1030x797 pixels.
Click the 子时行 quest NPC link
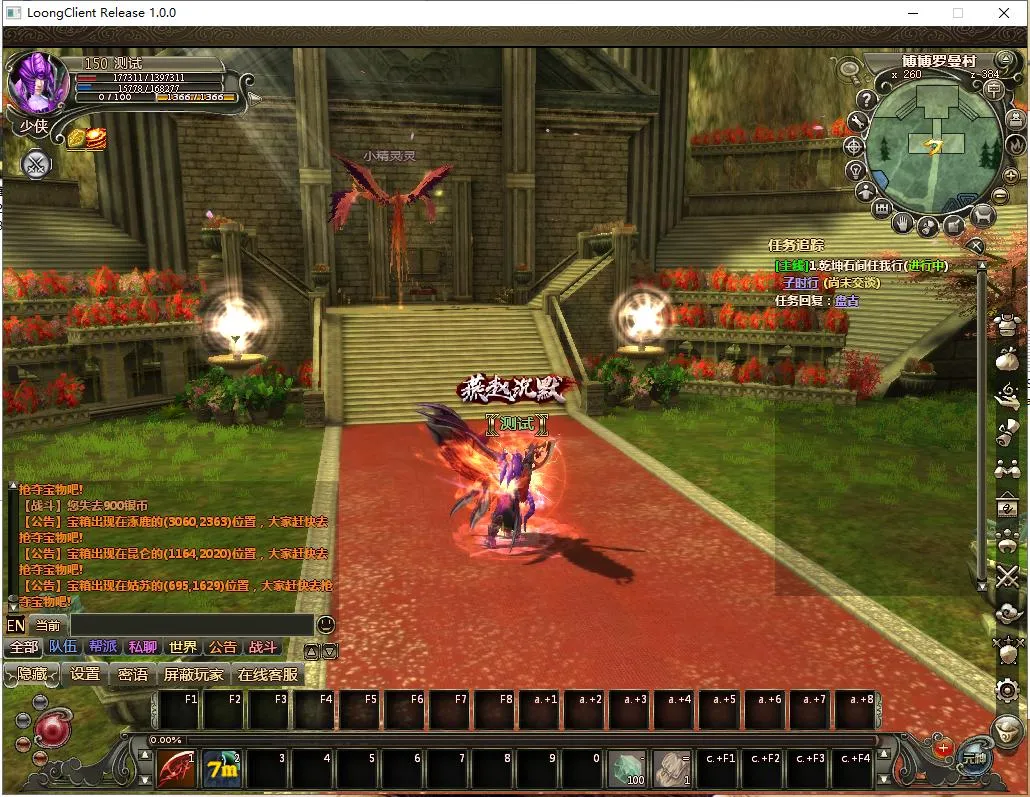pyautogui.click(x=800, y=283)
